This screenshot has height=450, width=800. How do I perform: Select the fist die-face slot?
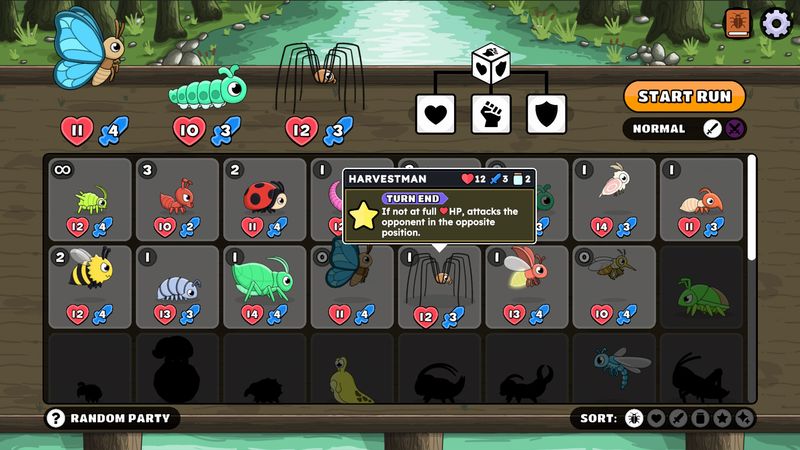[491, 114]
